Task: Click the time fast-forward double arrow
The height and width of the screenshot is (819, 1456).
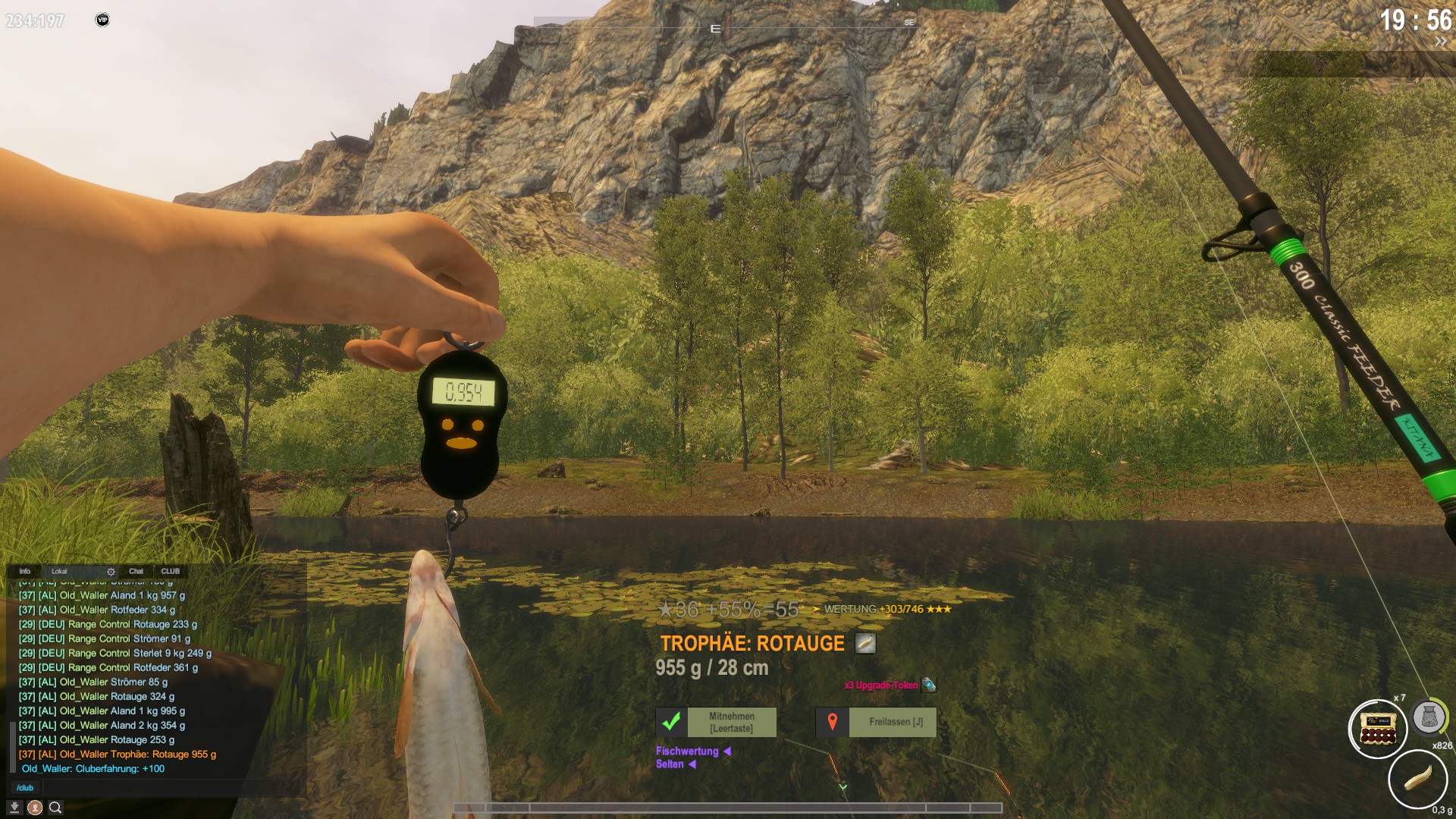Action: 1440,42
